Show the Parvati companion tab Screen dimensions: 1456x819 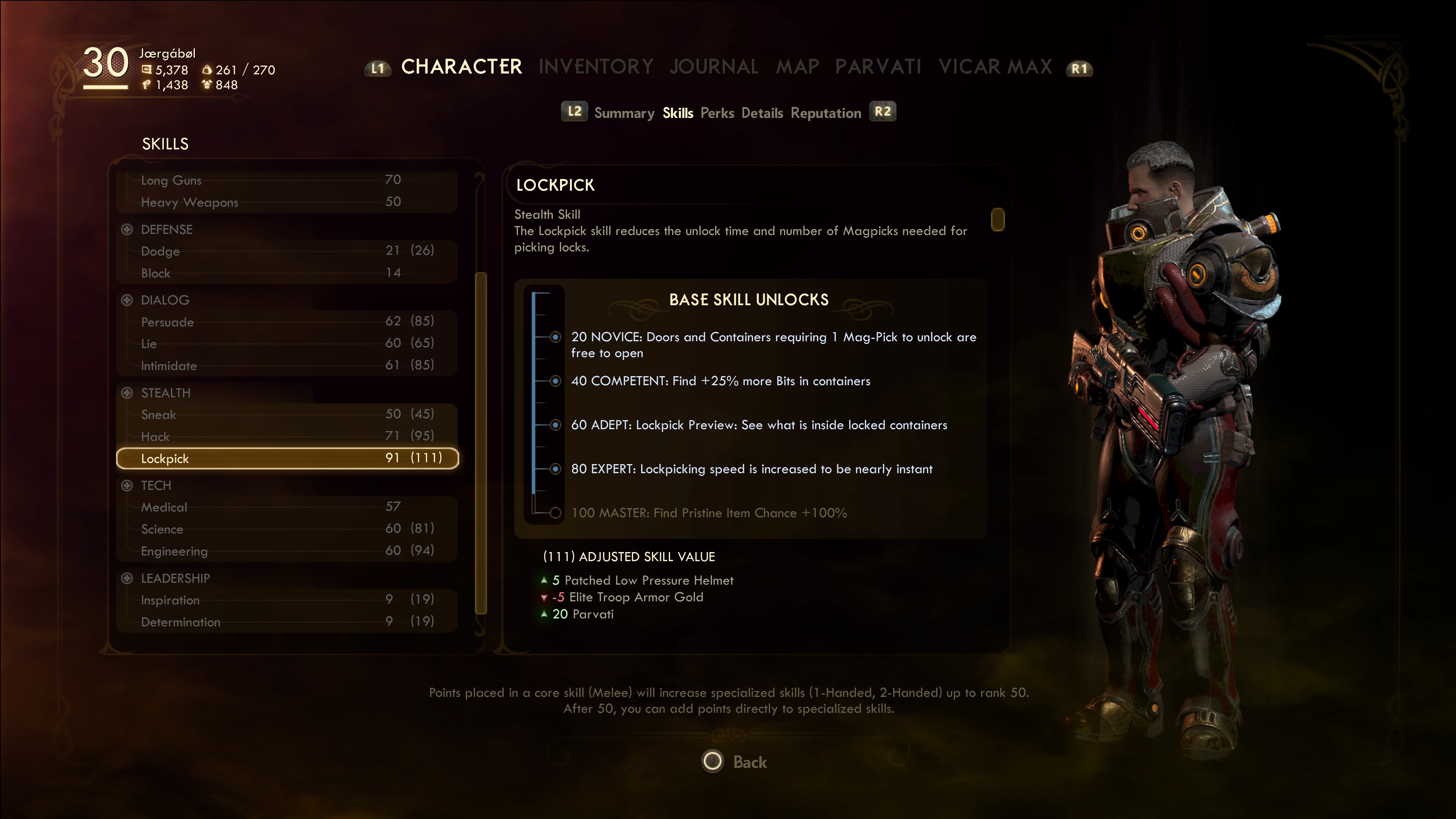[x=878, y=67]
